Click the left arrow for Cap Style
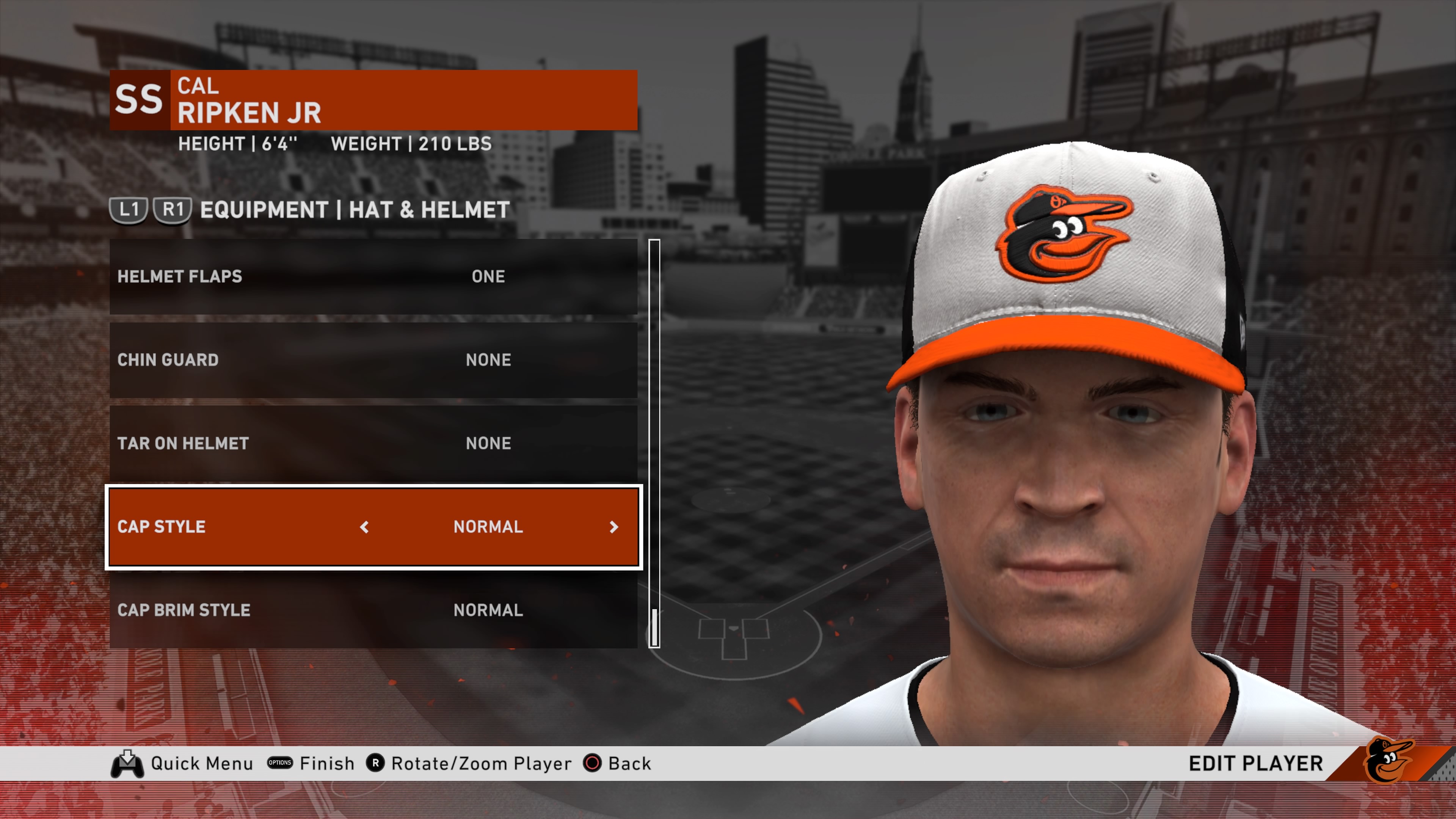Viewport: 1456px width, 819px height. click(x=364, y=527)
